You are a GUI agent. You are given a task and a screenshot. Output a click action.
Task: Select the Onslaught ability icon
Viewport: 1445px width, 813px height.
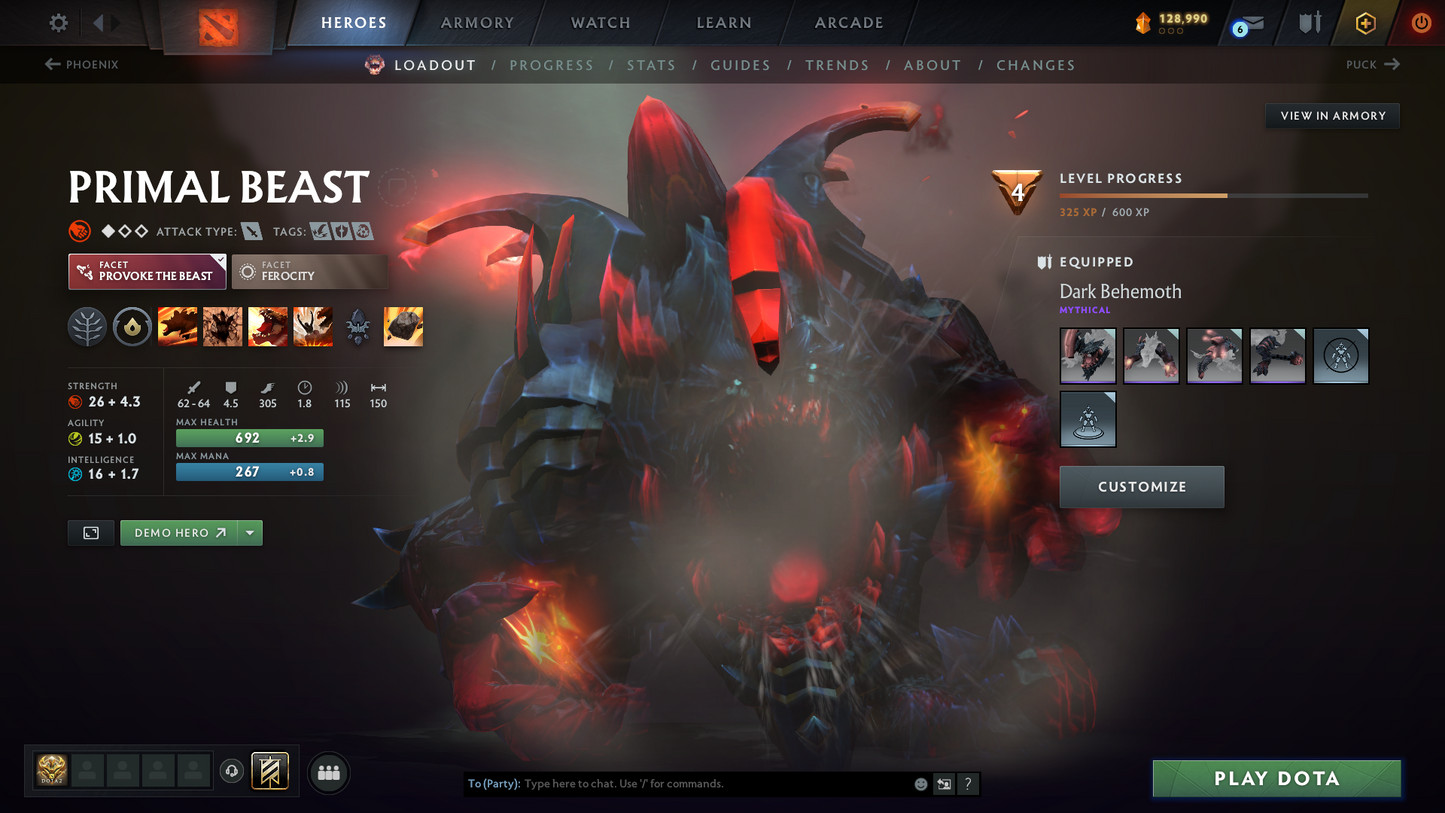[x=177, y=326]
